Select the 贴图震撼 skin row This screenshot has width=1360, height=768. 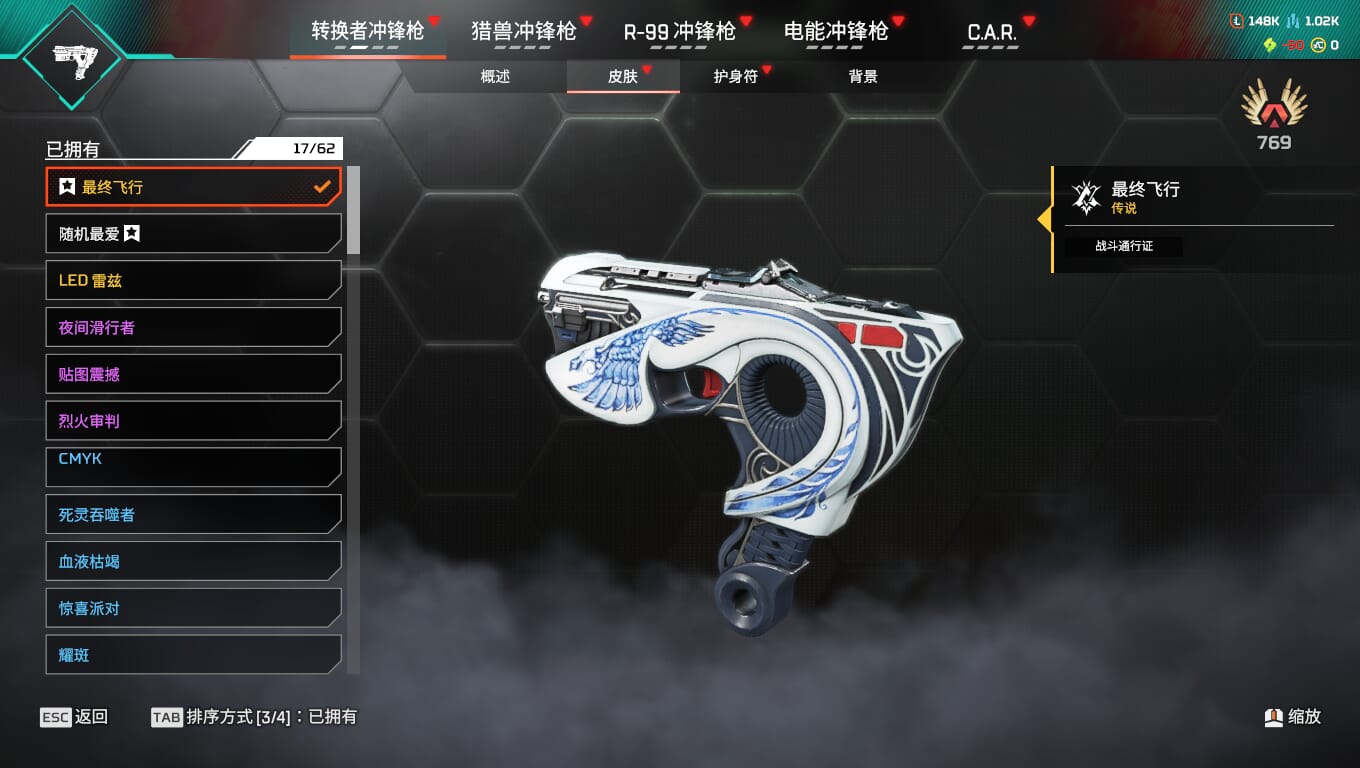point(193,375)
